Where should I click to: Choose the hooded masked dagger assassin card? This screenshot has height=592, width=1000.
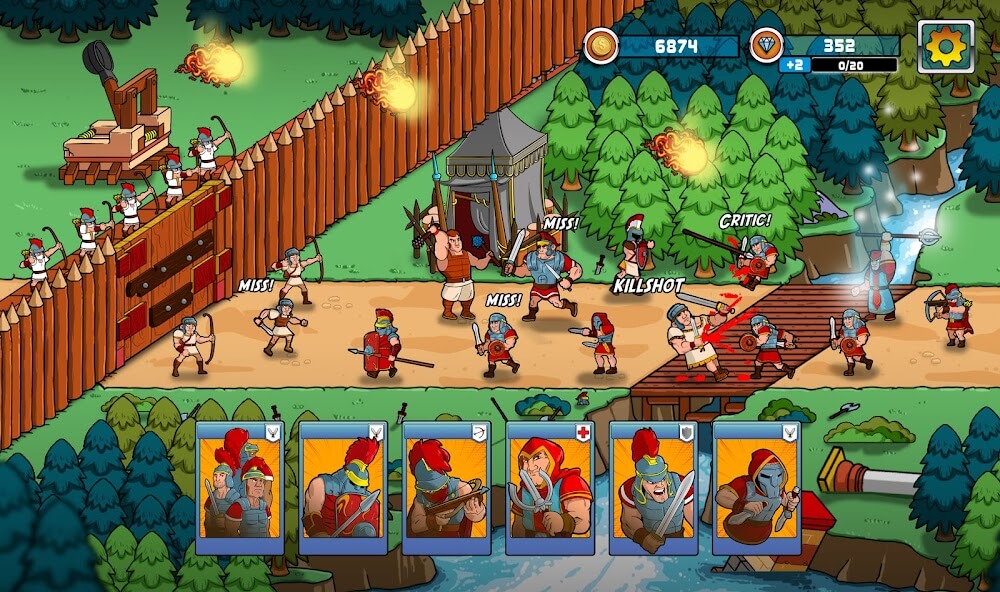tap(756, 488)
